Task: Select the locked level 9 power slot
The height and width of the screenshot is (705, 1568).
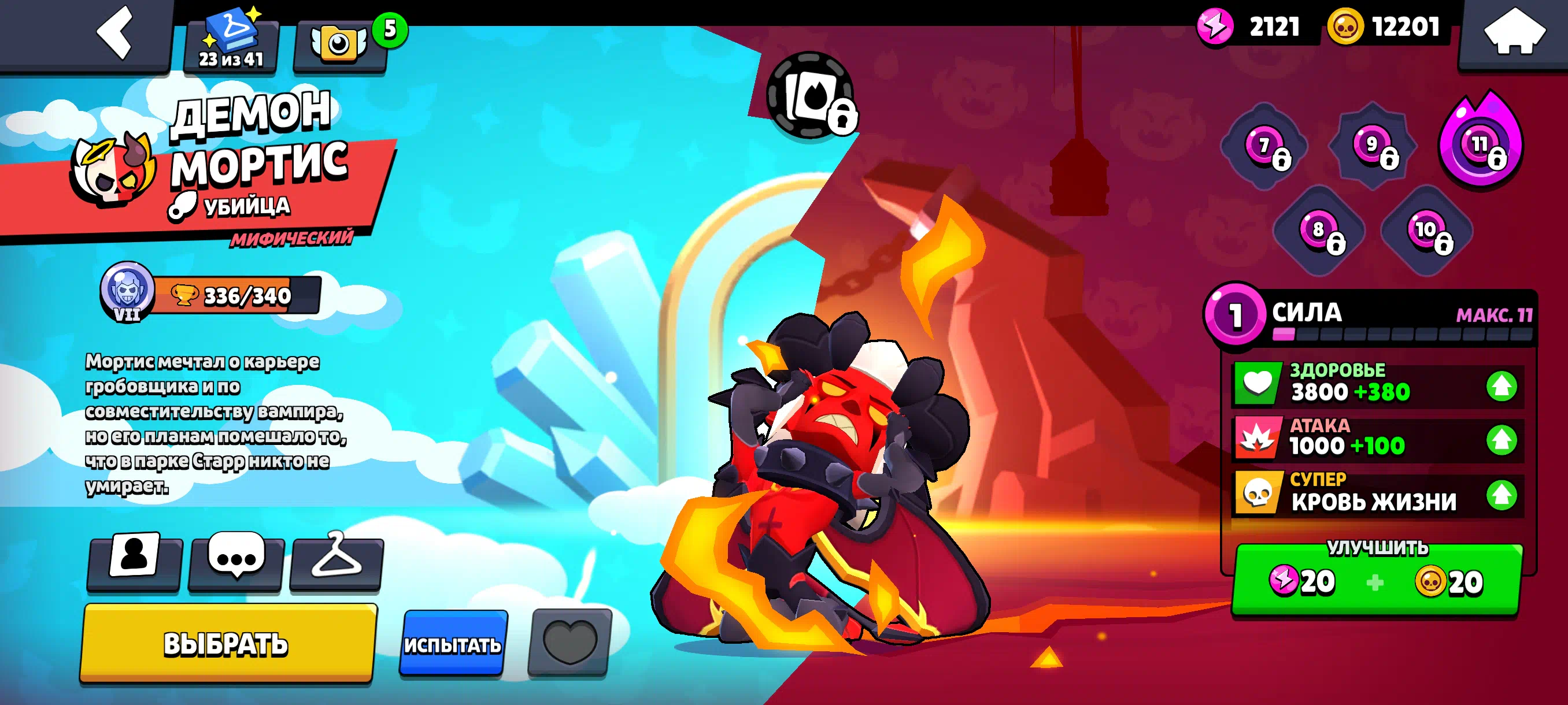Action: tap(1373, 145)
